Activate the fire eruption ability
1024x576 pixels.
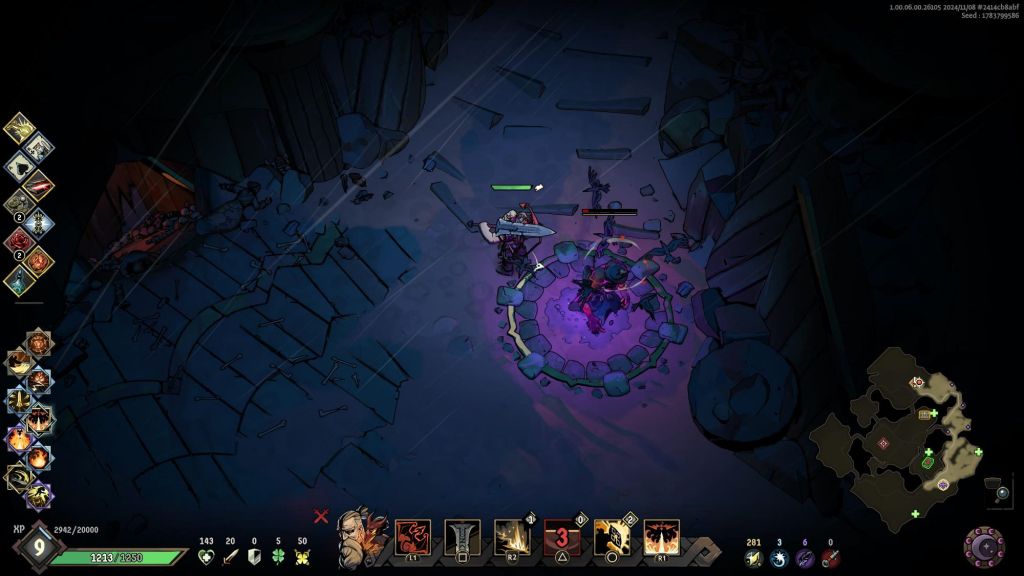(661, 537)
